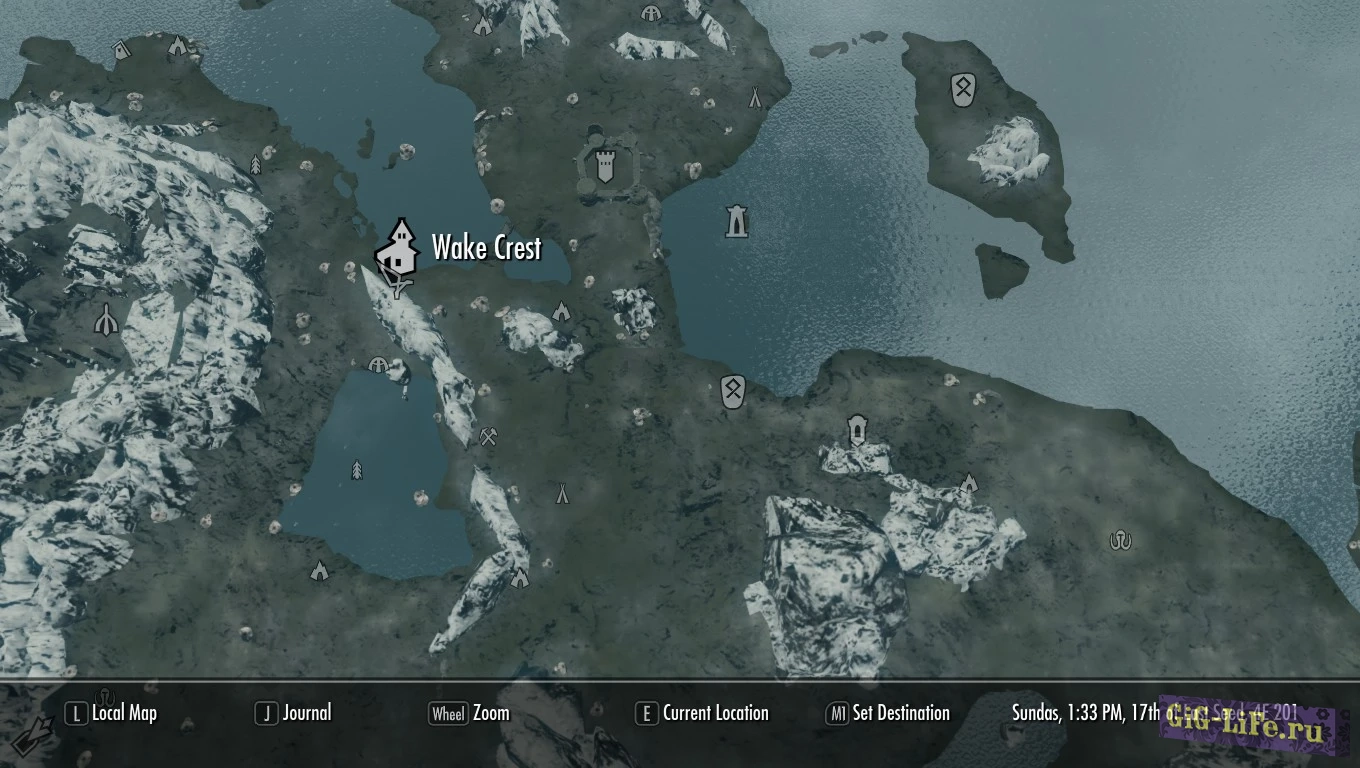1360x768 pixels.
Task: Select the rune shield marker on the island
Action: click(962, 90)
